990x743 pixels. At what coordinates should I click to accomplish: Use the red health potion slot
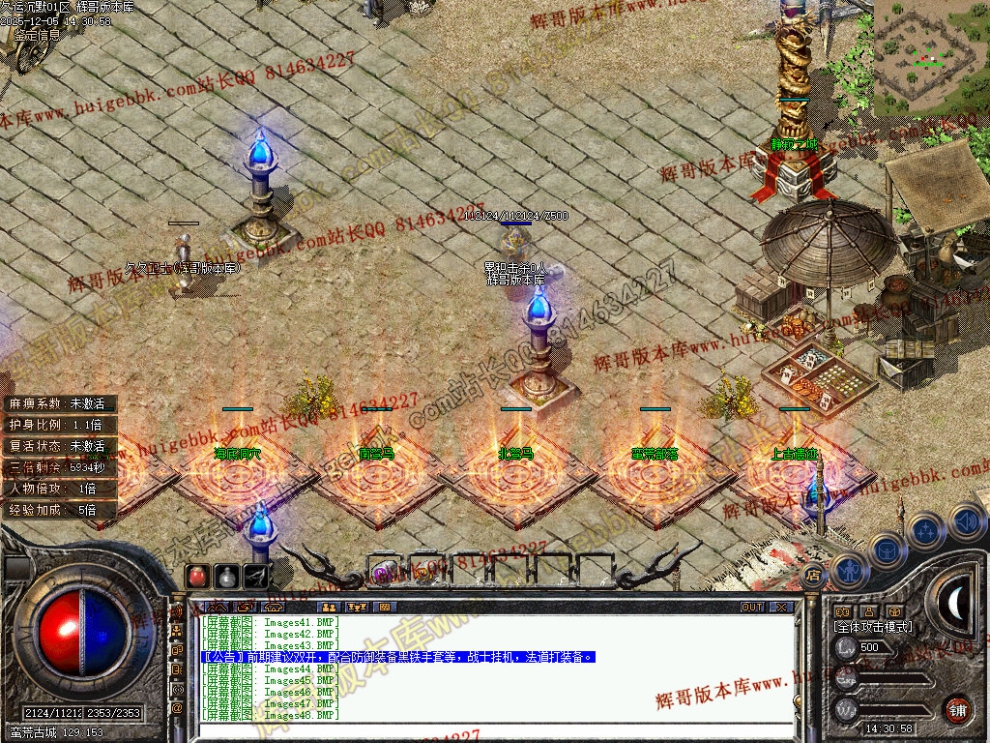coord(197,576)
